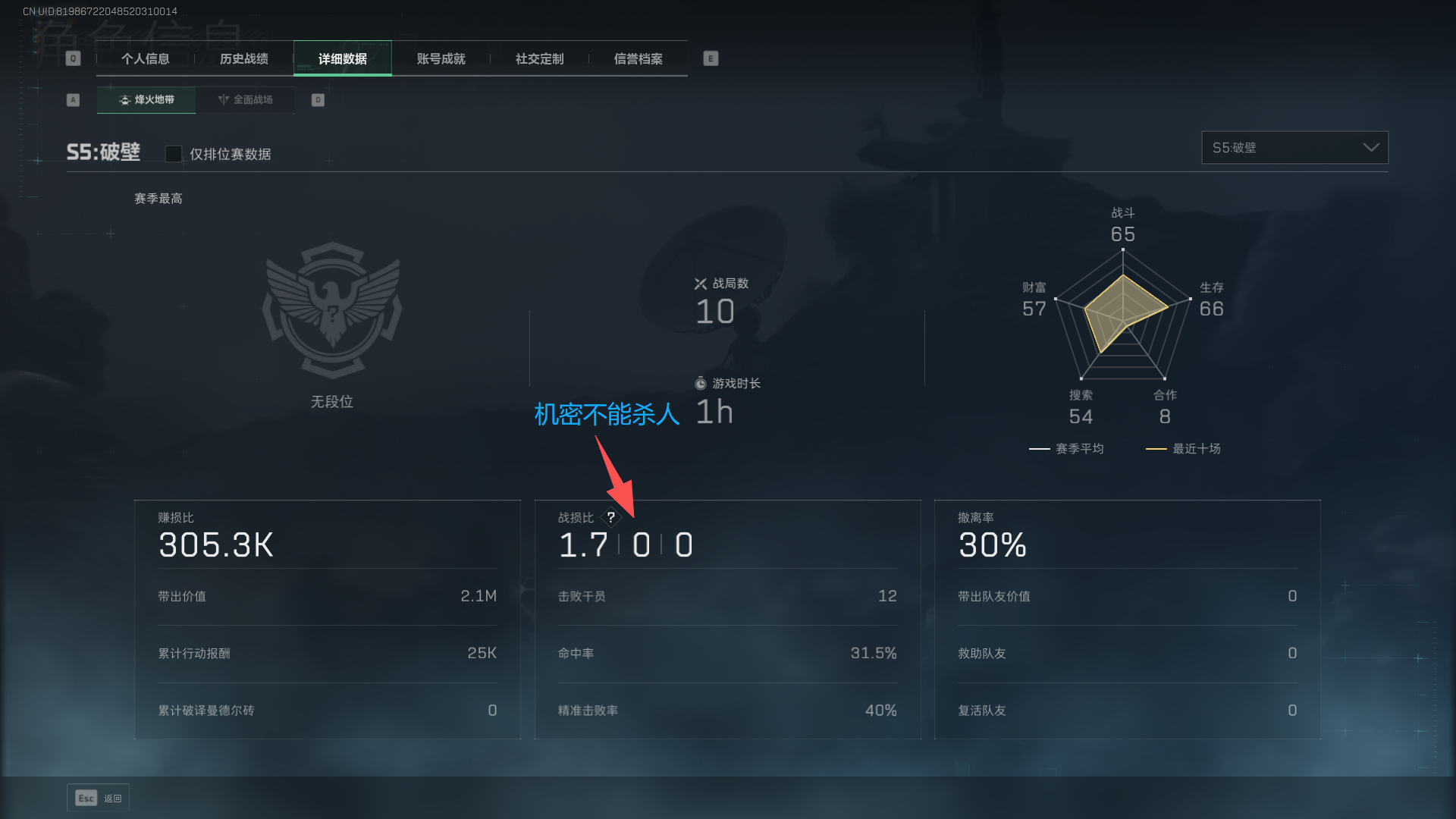Click the crossed-swords icon beside 战局数
The image size is (1456, 819).
pos(700,284)
